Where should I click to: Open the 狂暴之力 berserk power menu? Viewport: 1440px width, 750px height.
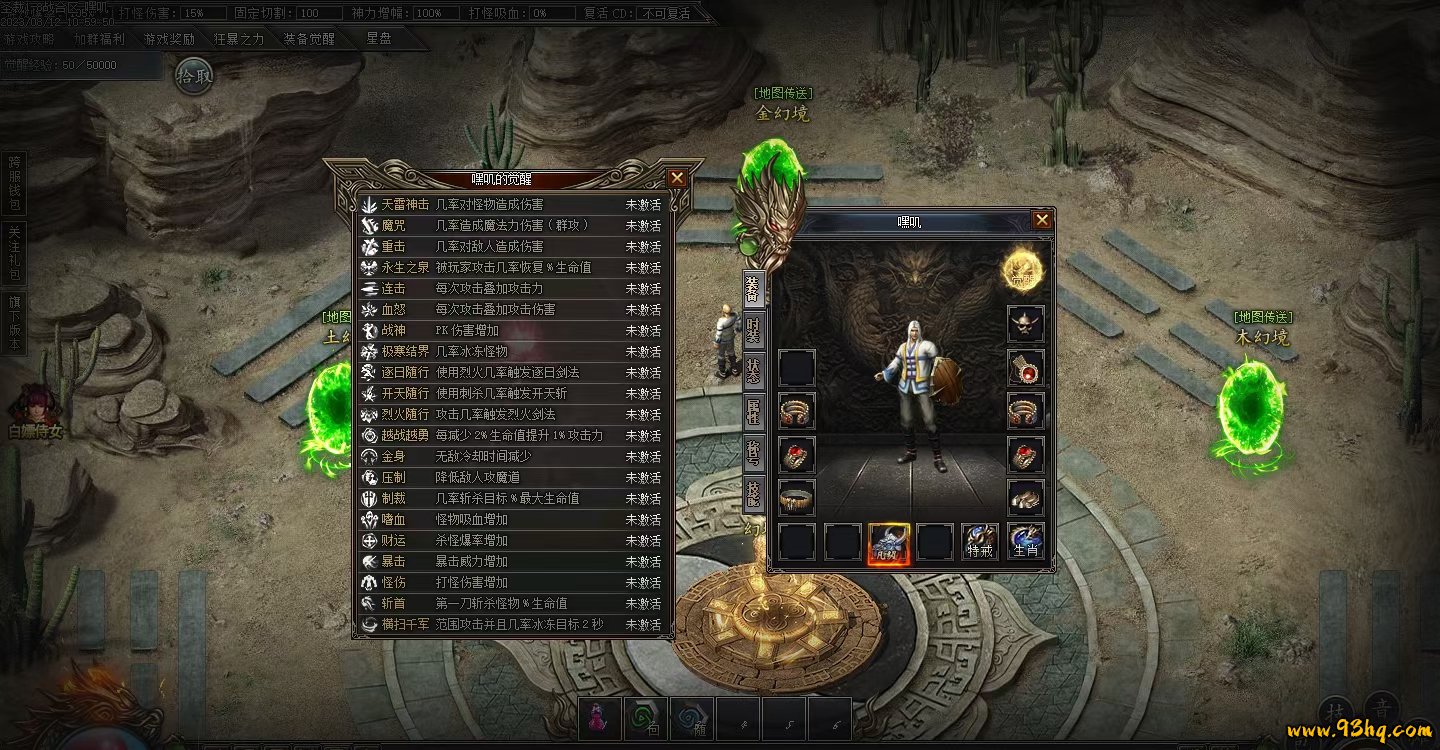pyautogui.click(x=239, y=40)
